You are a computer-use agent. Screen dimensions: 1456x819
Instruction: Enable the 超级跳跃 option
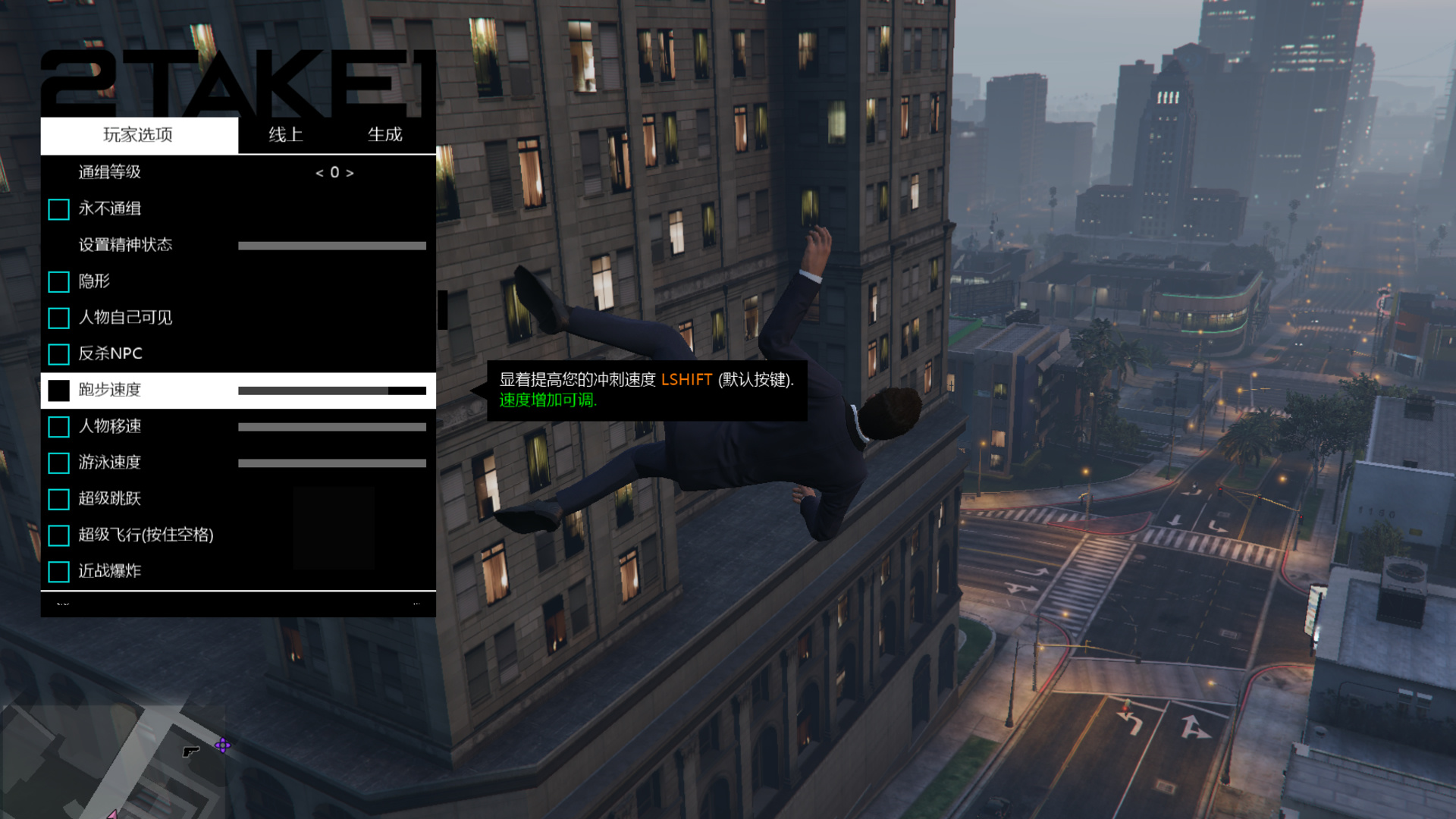click(x=58, y=499)
